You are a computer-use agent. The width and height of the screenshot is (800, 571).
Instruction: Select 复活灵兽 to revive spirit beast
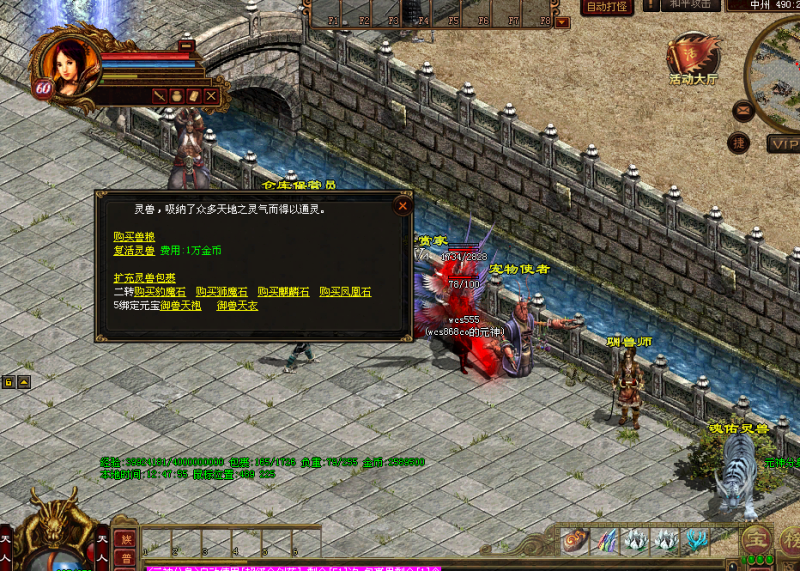[134, 250]
